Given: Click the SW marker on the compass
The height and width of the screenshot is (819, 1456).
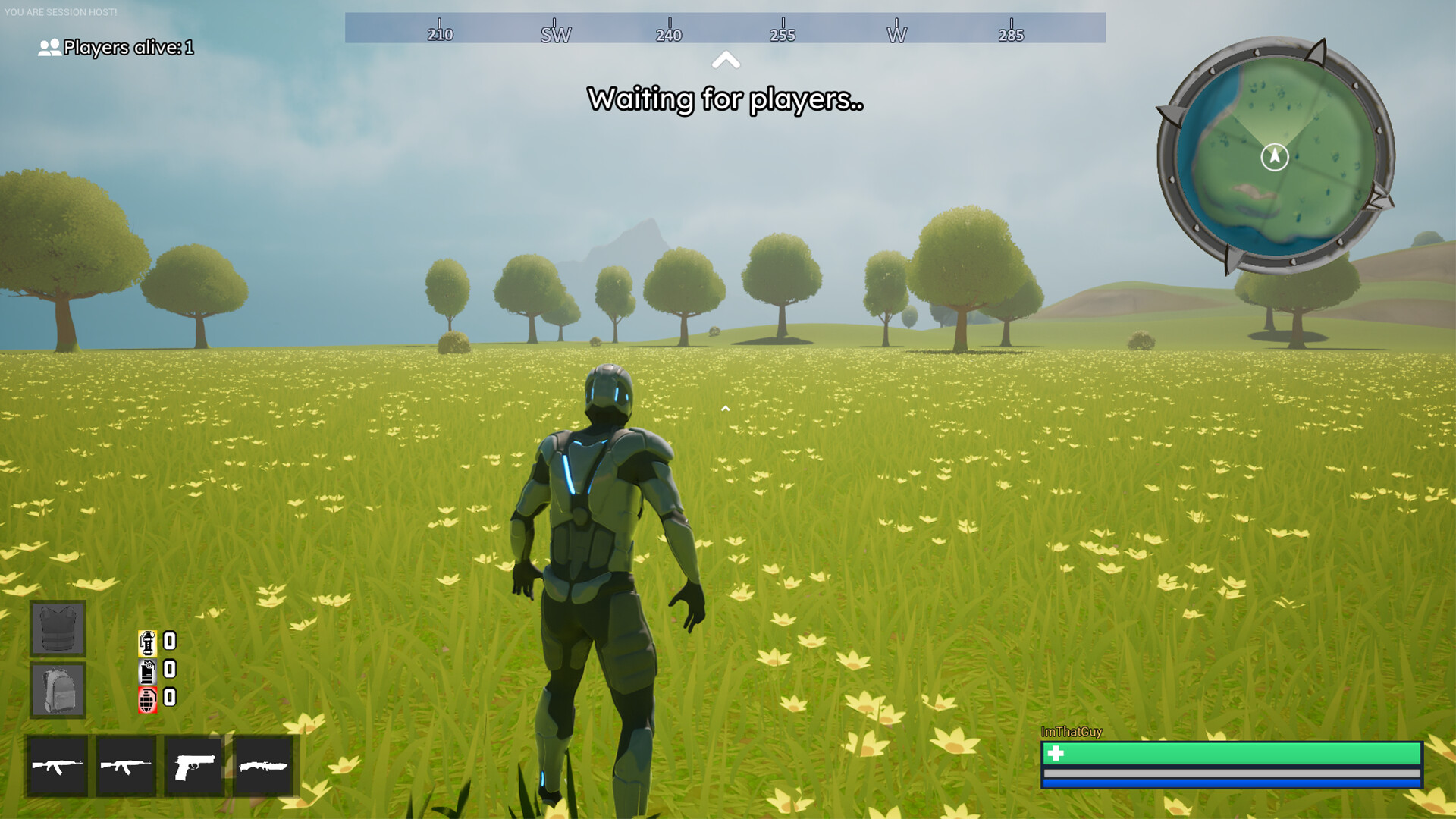Looking at the screenshot, I should [554, 33].
